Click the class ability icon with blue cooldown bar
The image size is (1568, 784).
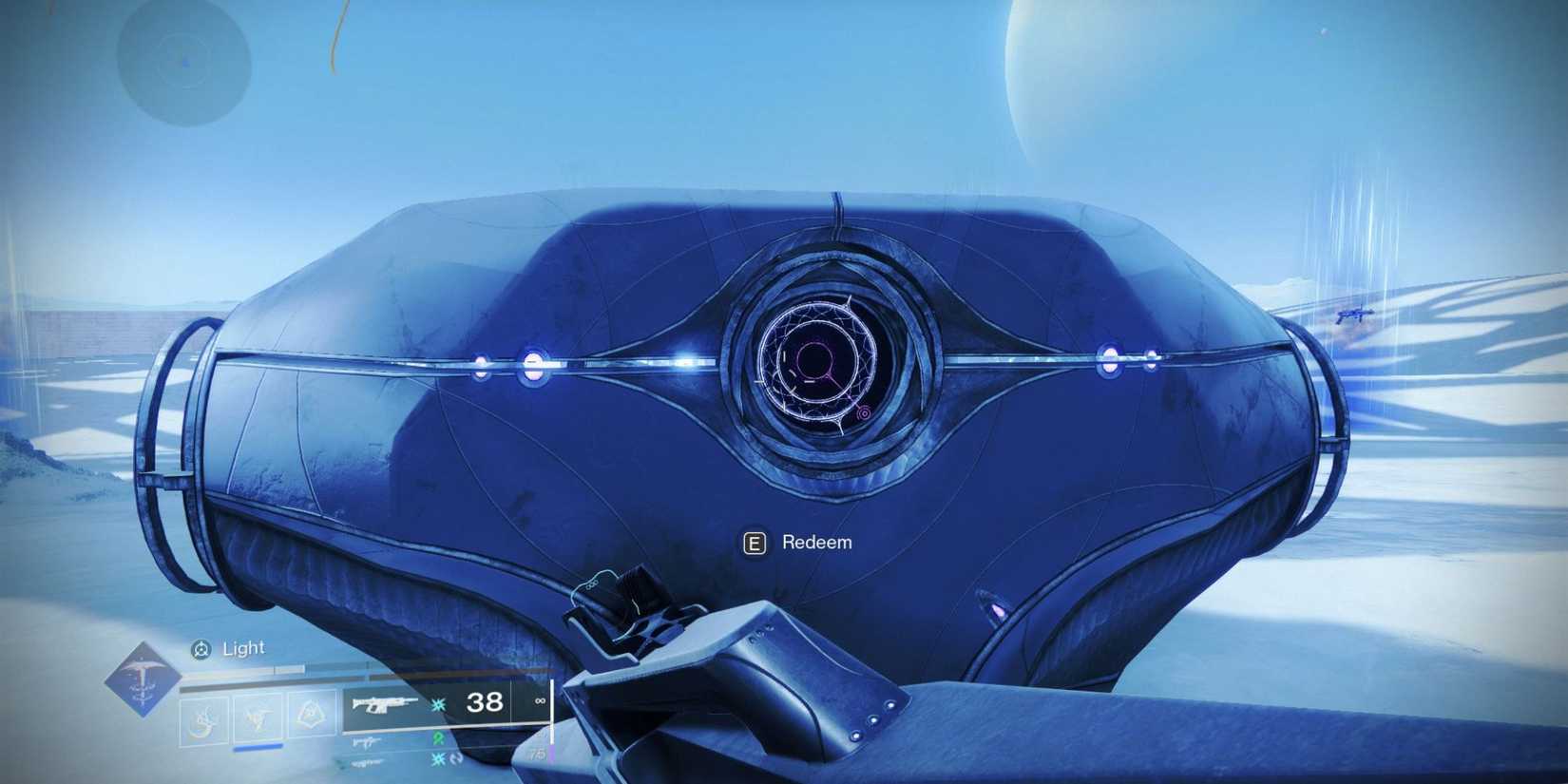pos(257,718)
